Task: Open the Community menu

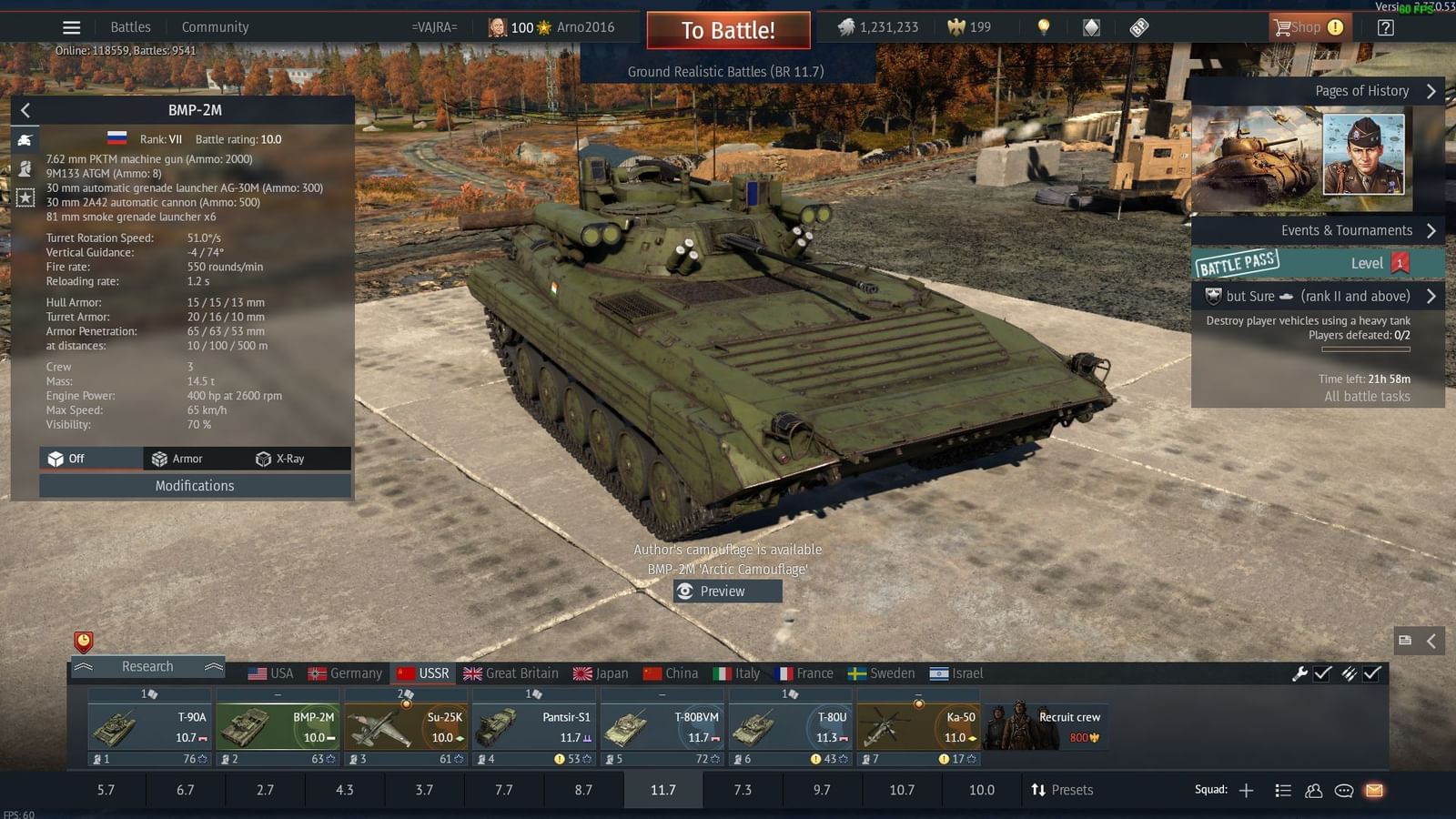Action: coord(215,26)
